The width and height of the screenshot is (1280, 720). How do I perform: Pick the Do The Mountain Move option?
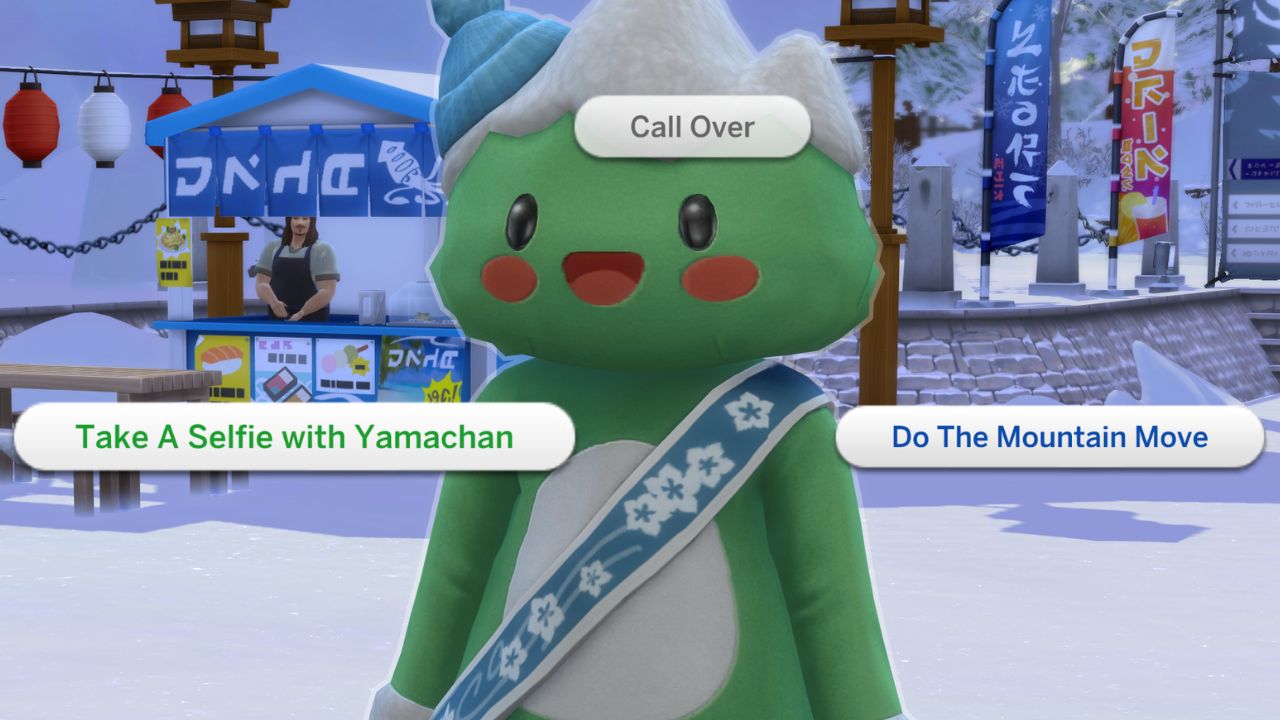[1049, 437]
